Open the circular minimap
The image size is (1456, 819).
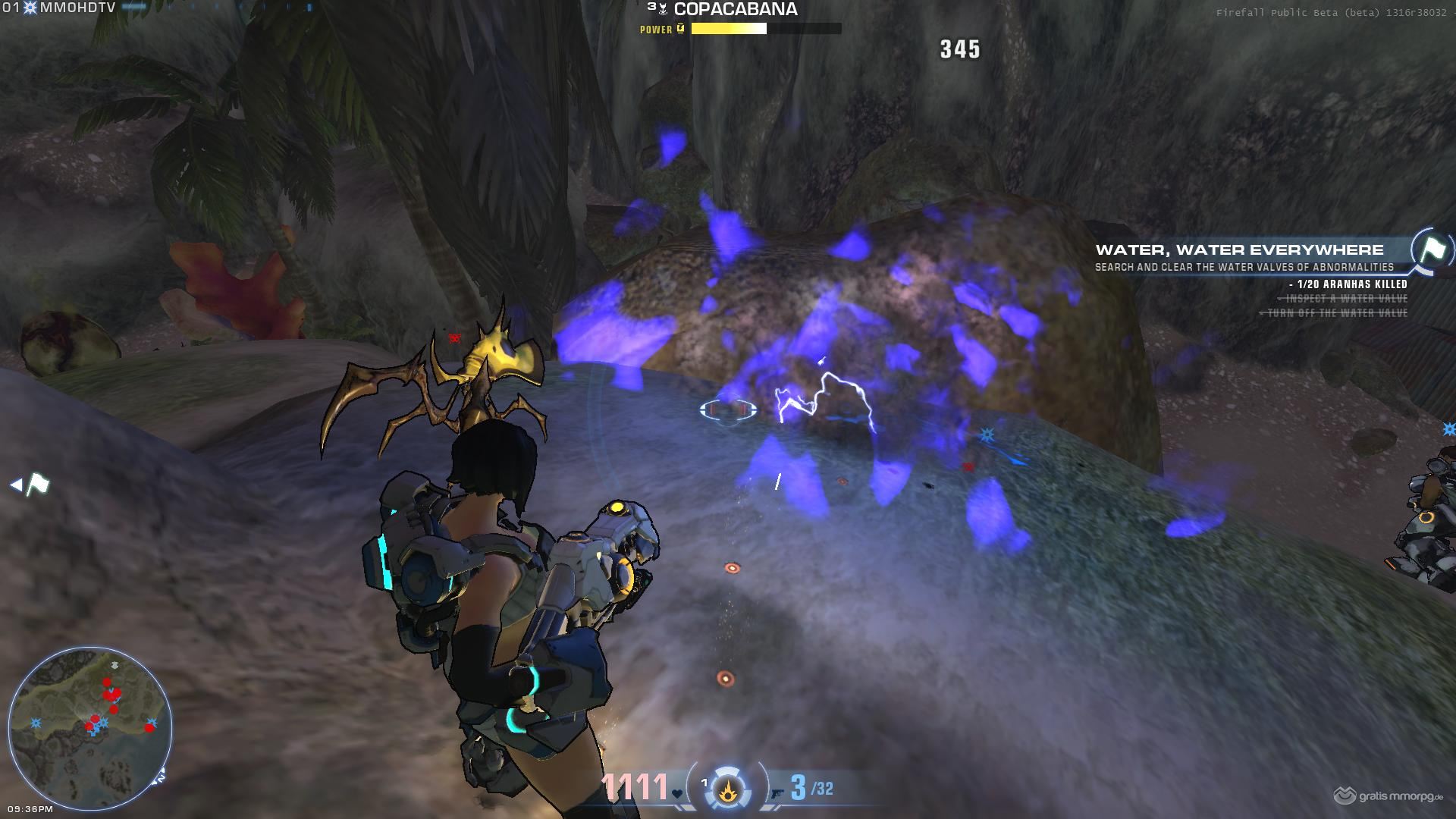(x=89, y=726)
